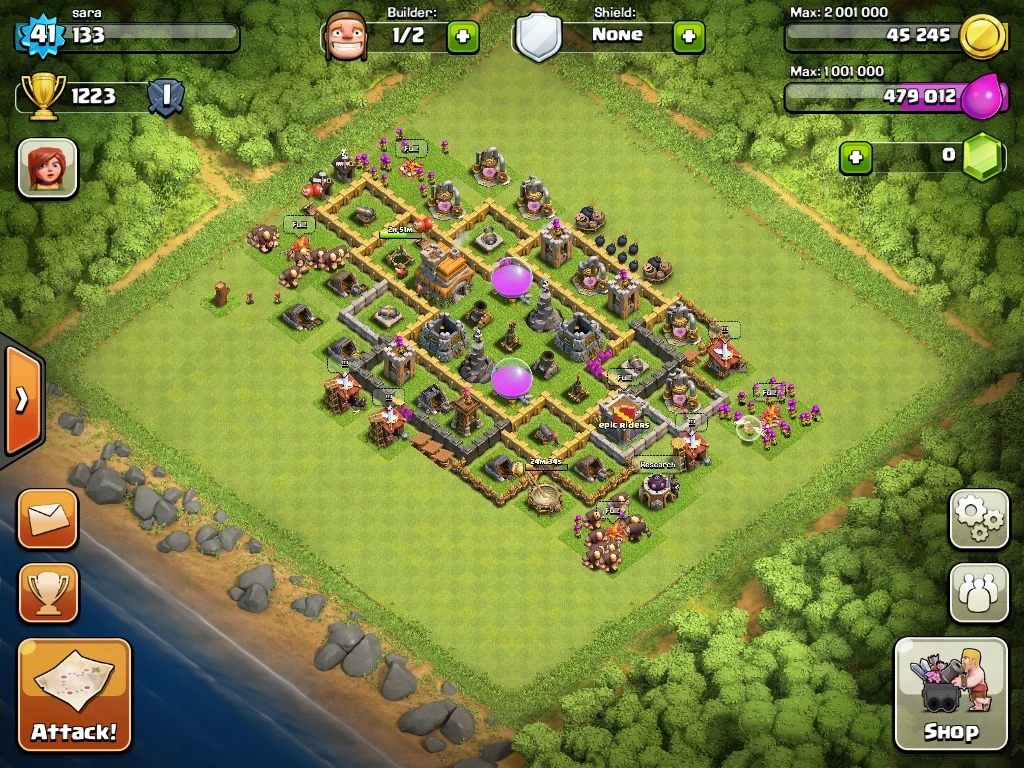Open the red-haired girl profile portrait
Screen dimensions: 1024x768
[x=47, y=167]
